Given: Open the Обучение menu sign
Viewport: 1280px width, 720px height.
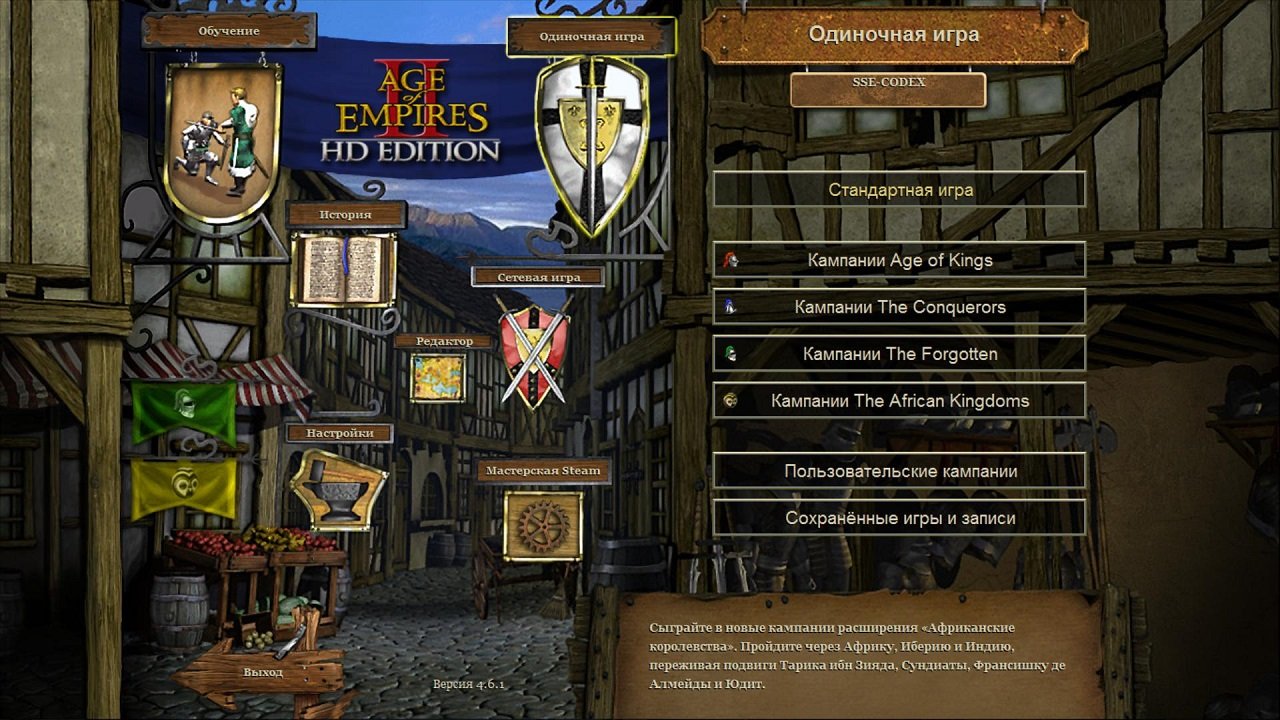Looking at the screenshot, I should click(231, 30).
